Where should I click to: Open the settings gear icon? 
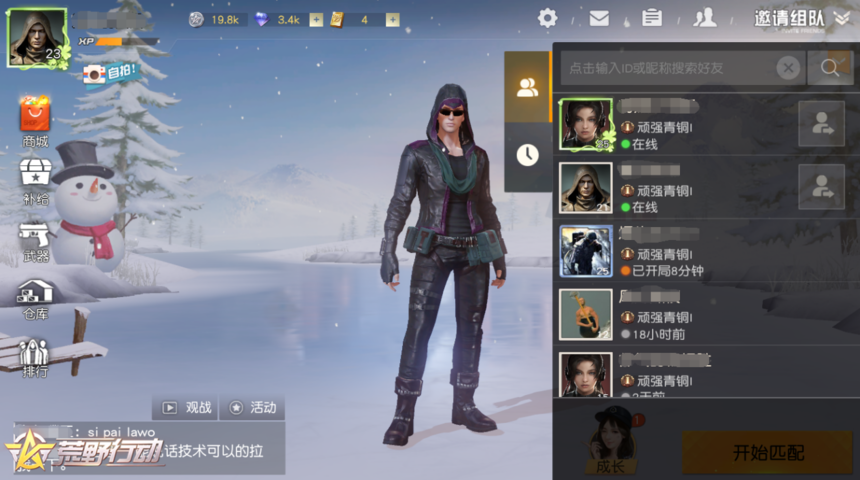point(547,18)
